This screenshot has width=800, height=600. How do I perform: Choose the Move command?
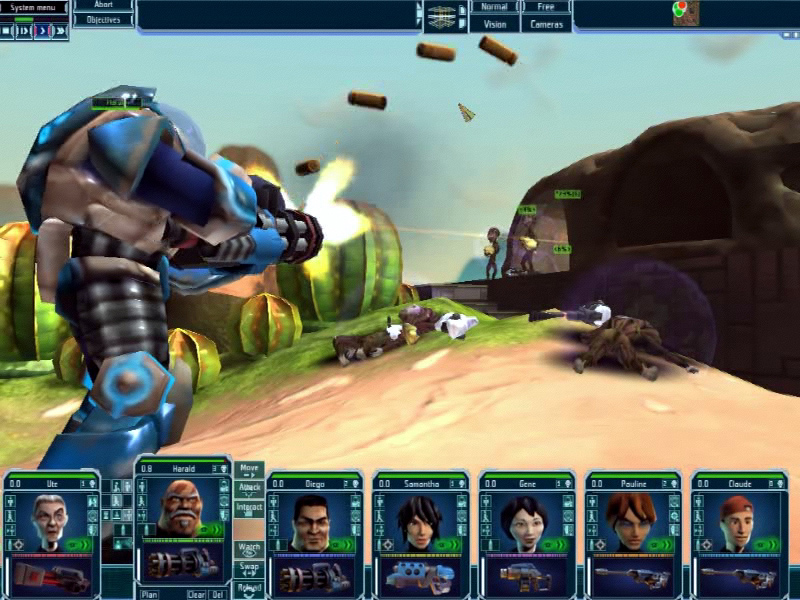coord(249,469)
